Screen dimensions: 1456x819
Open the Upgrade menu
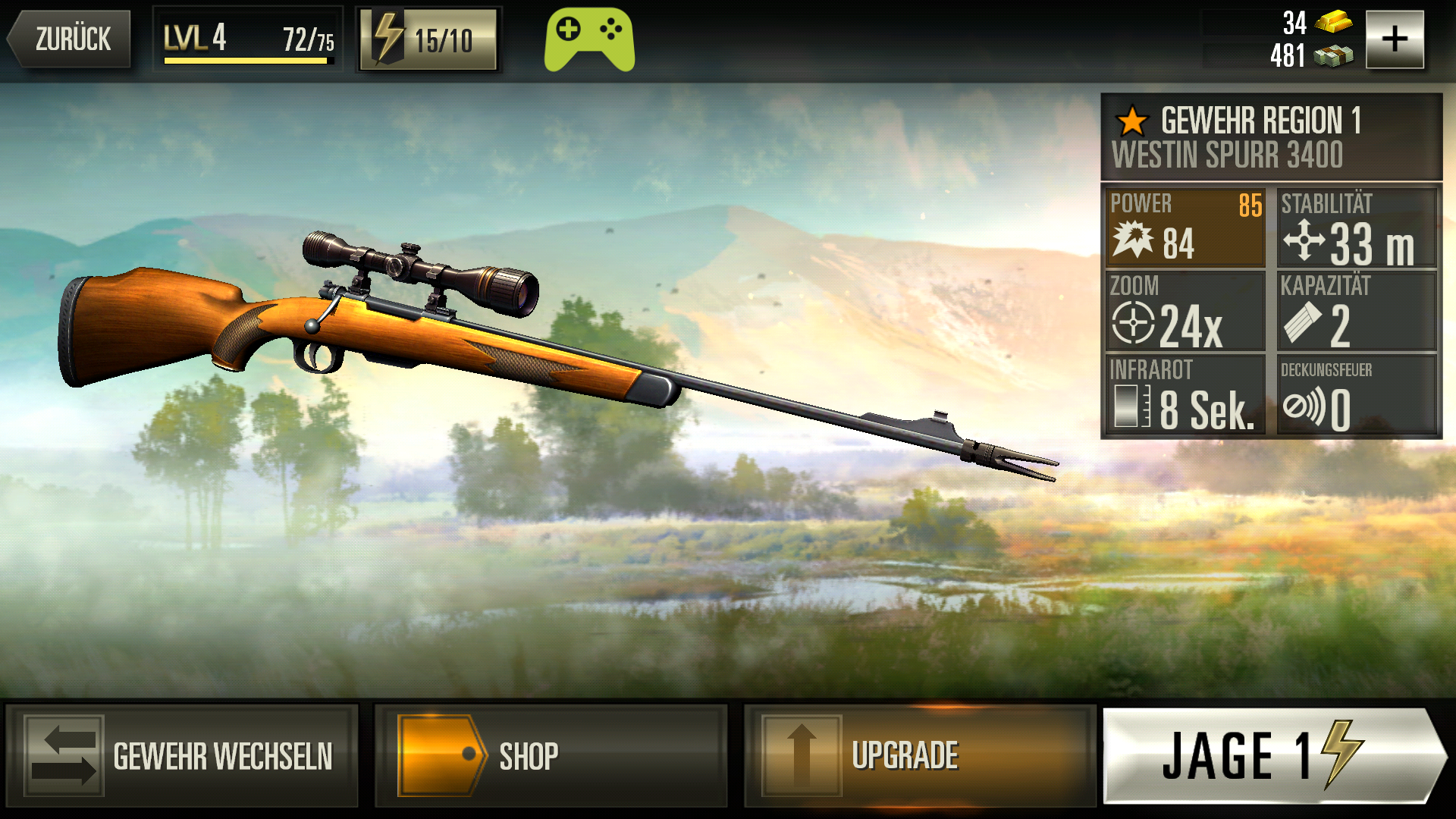920,755
